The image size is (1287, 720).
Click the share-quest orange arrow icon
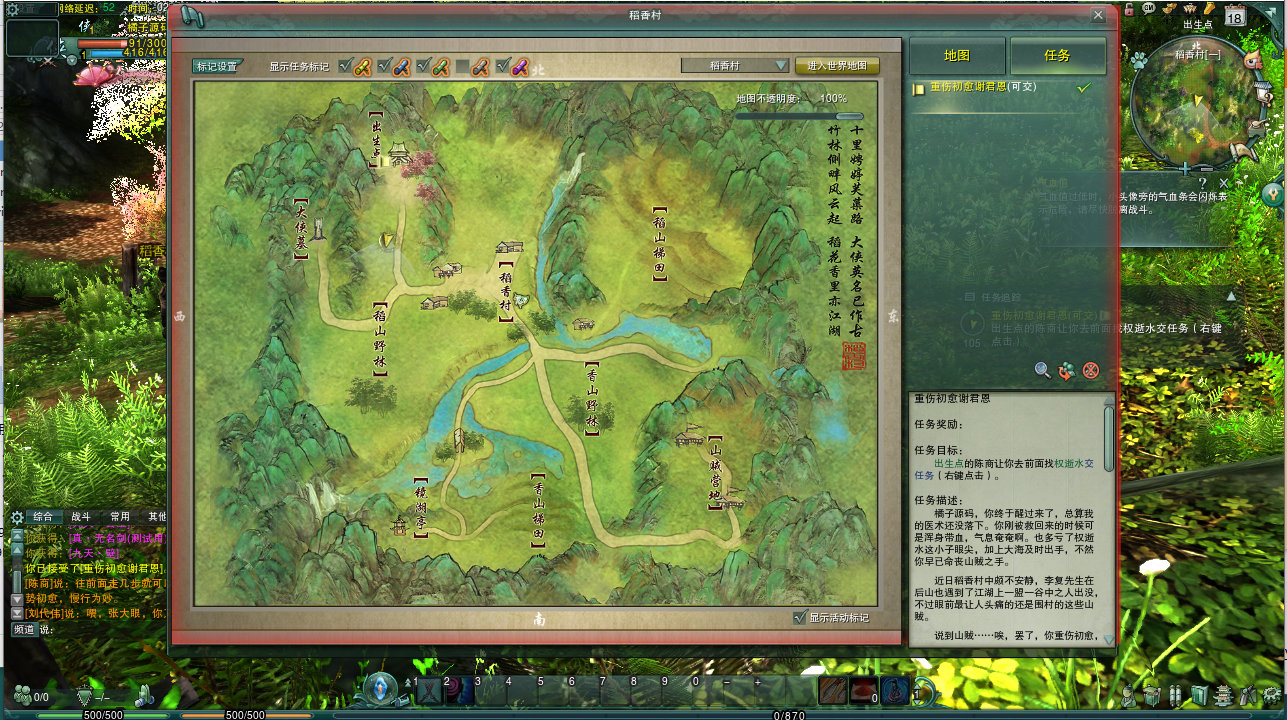(1066, 370)
